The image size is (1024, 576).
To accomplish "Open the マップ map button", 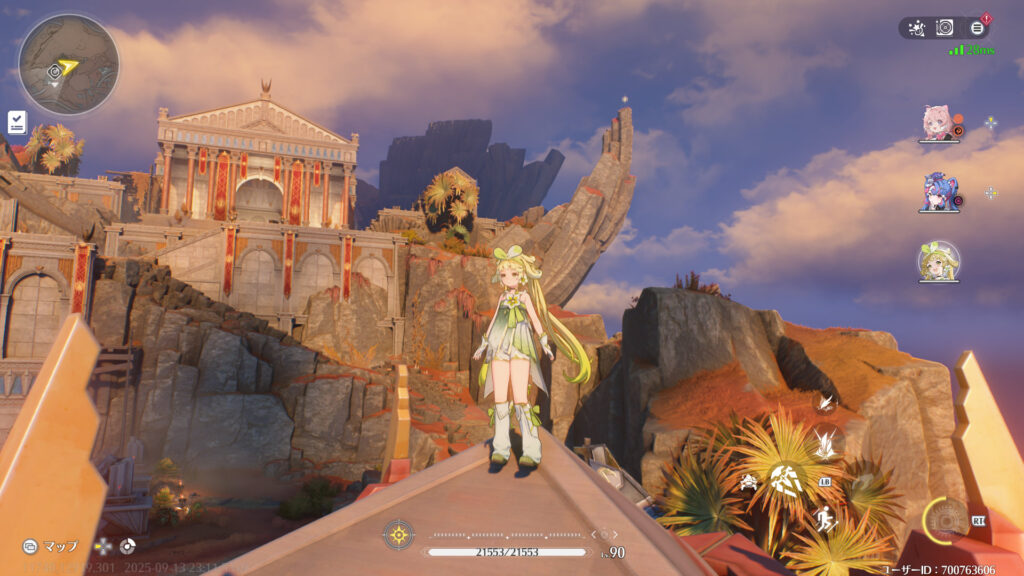I will [51, 546].
